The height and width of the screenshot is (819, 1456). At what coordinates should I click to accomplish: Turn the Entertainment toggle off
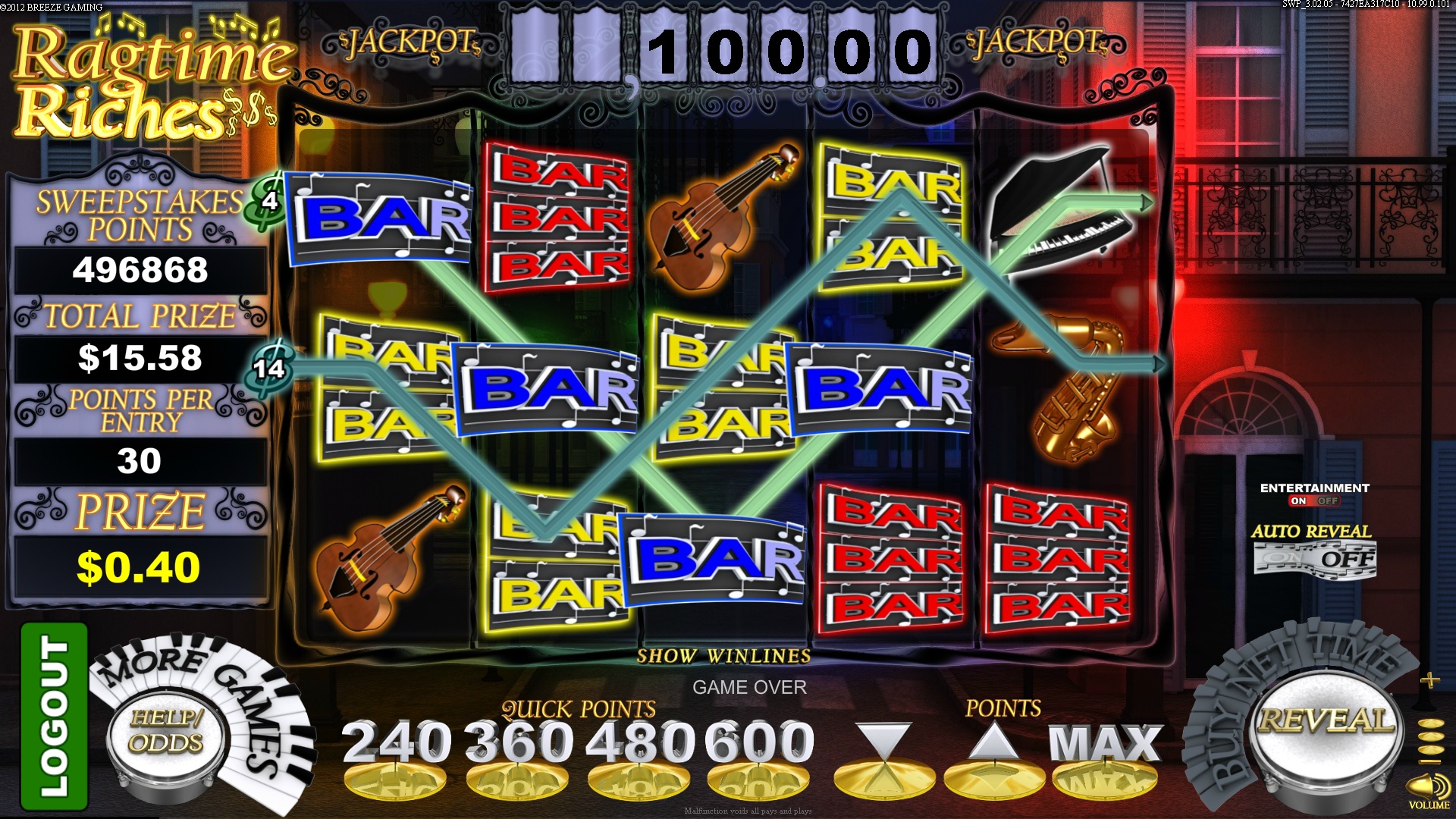click(1328, 500)
